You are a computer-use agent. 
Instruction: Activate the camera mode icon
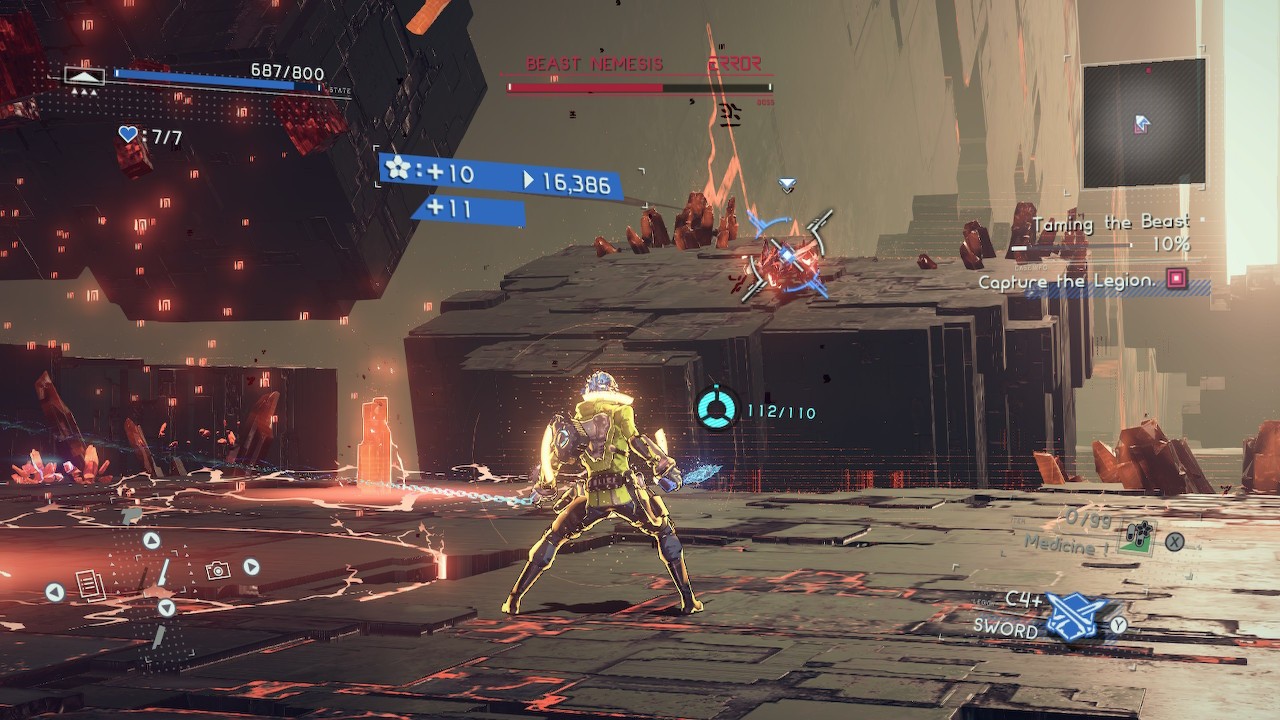[x=217, y=570]
